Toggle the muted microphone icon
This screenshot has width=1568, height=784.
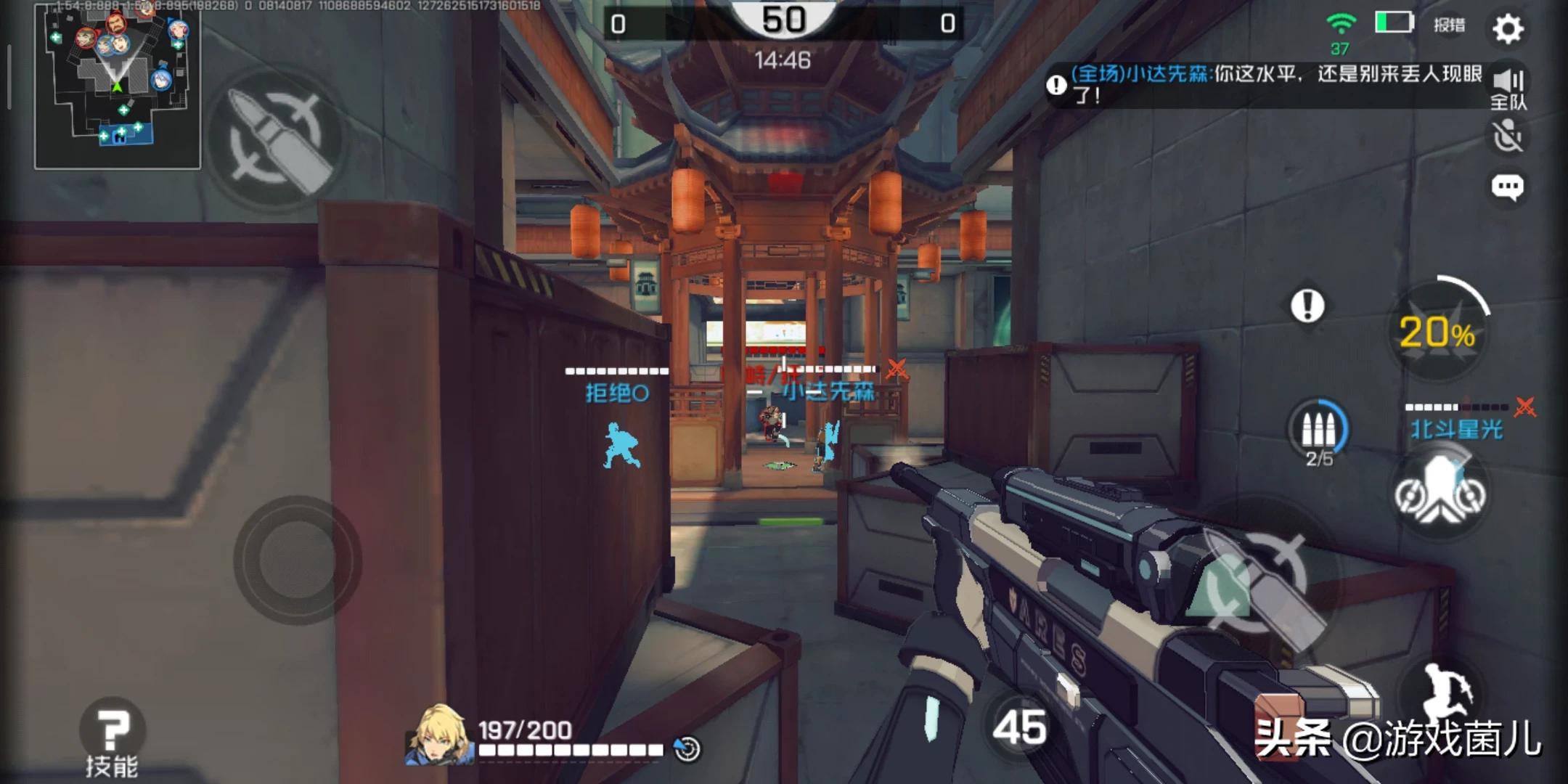tap(1508, 137)
